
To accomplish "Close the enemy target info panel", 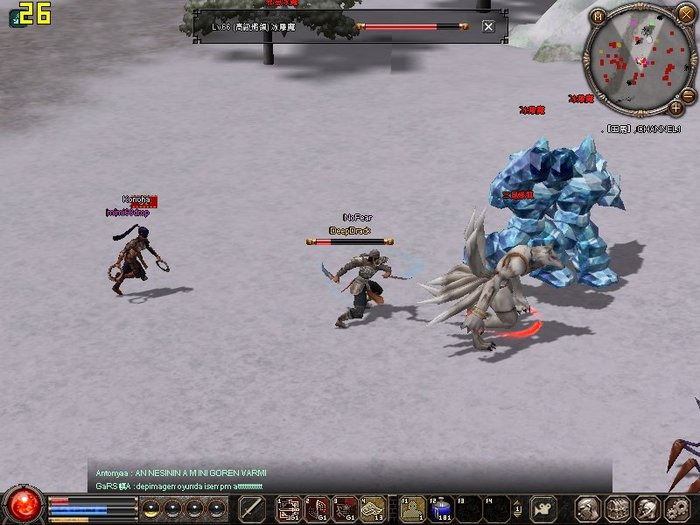I will tap(488, 27).
